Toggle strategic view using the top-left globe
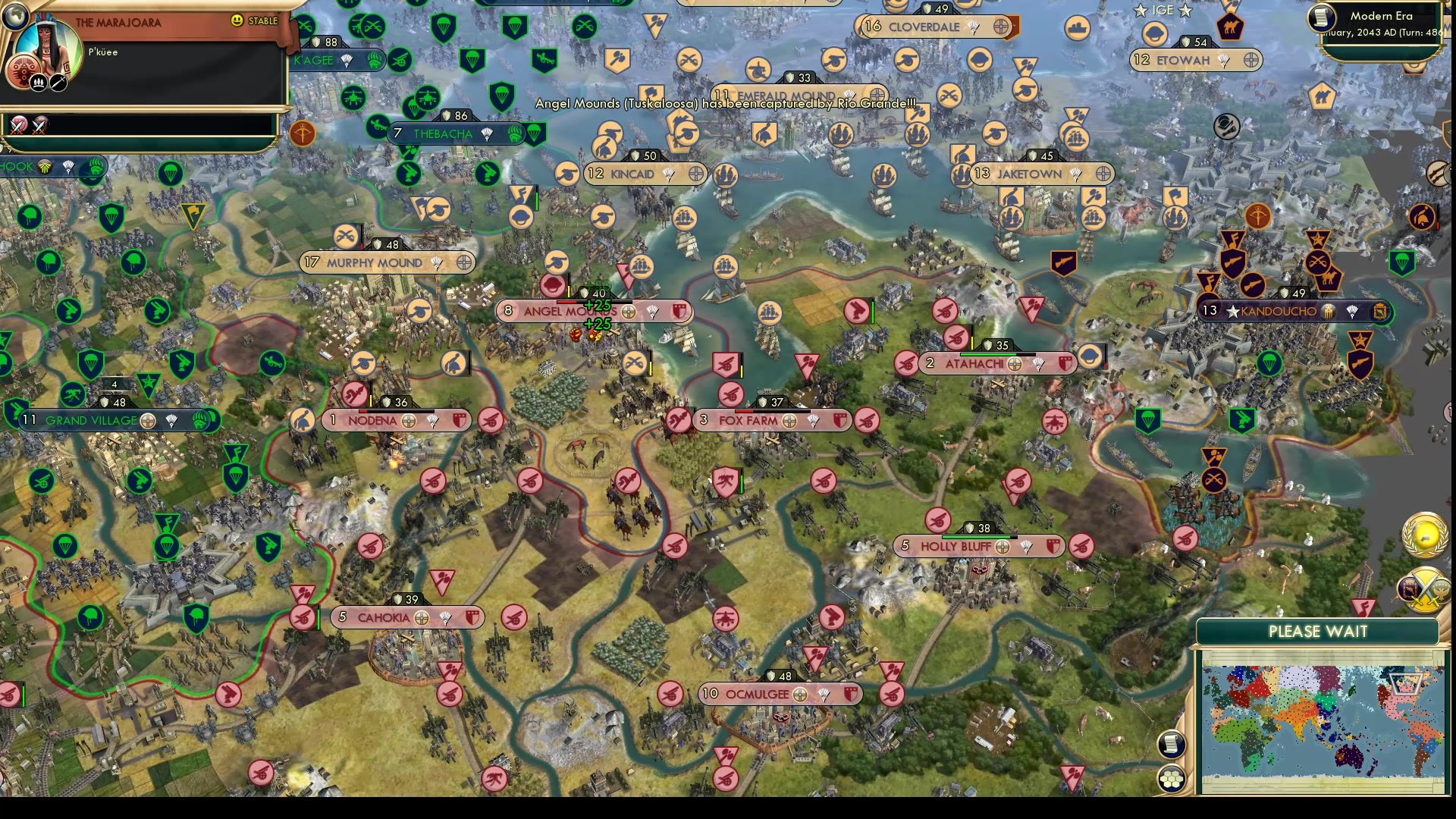 tap(16, 17)
